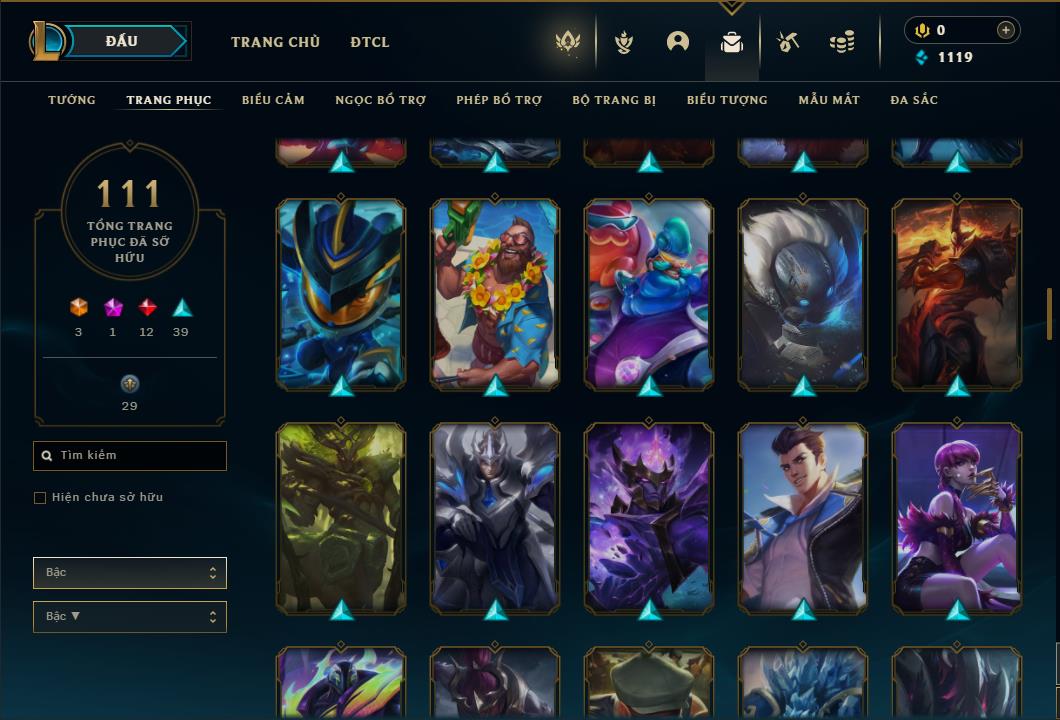Viewport: 1060px width, 720px height.
Task: Open the ĐTCL menu entry
Action: coord(370,42)
